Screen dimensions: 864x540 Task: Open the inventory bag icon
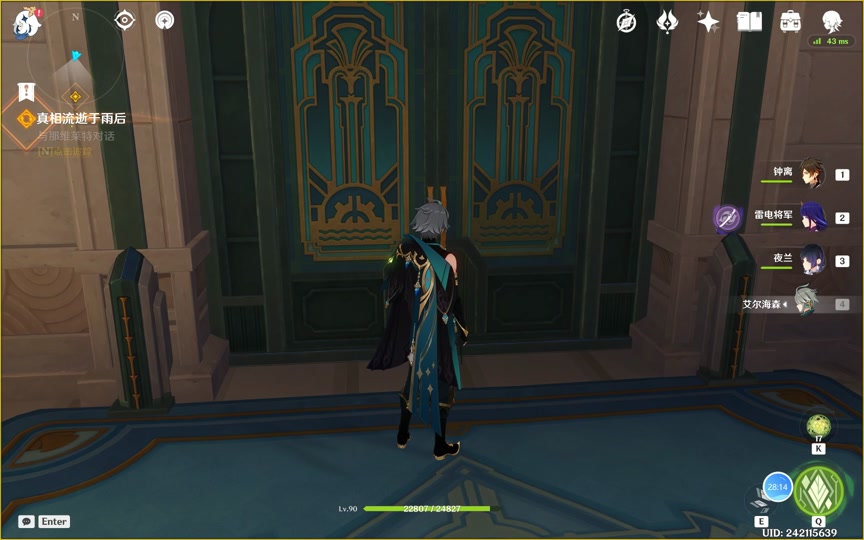point(790,22)
